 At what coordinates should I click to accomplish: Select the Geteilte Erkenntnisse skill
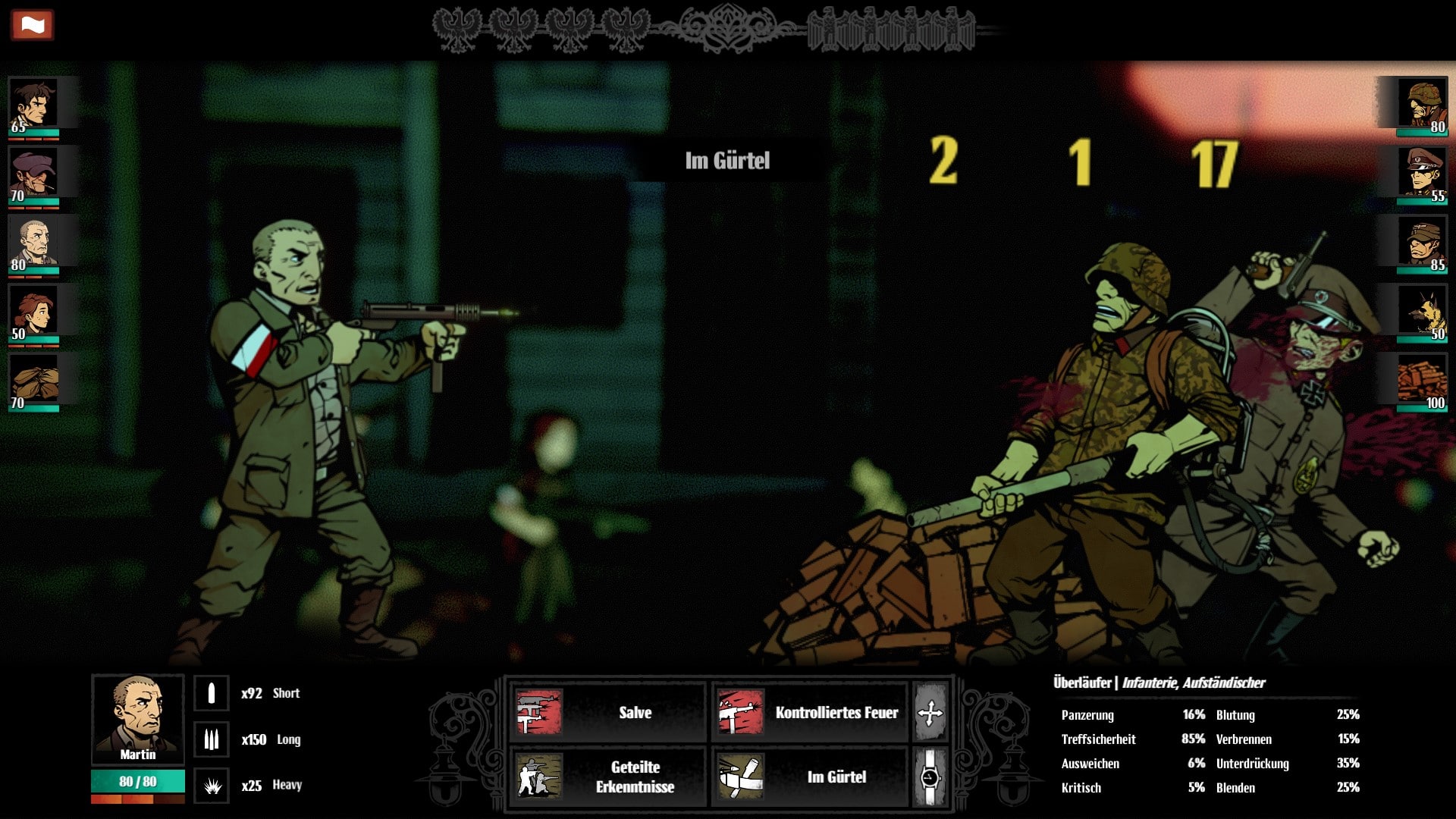607,777
